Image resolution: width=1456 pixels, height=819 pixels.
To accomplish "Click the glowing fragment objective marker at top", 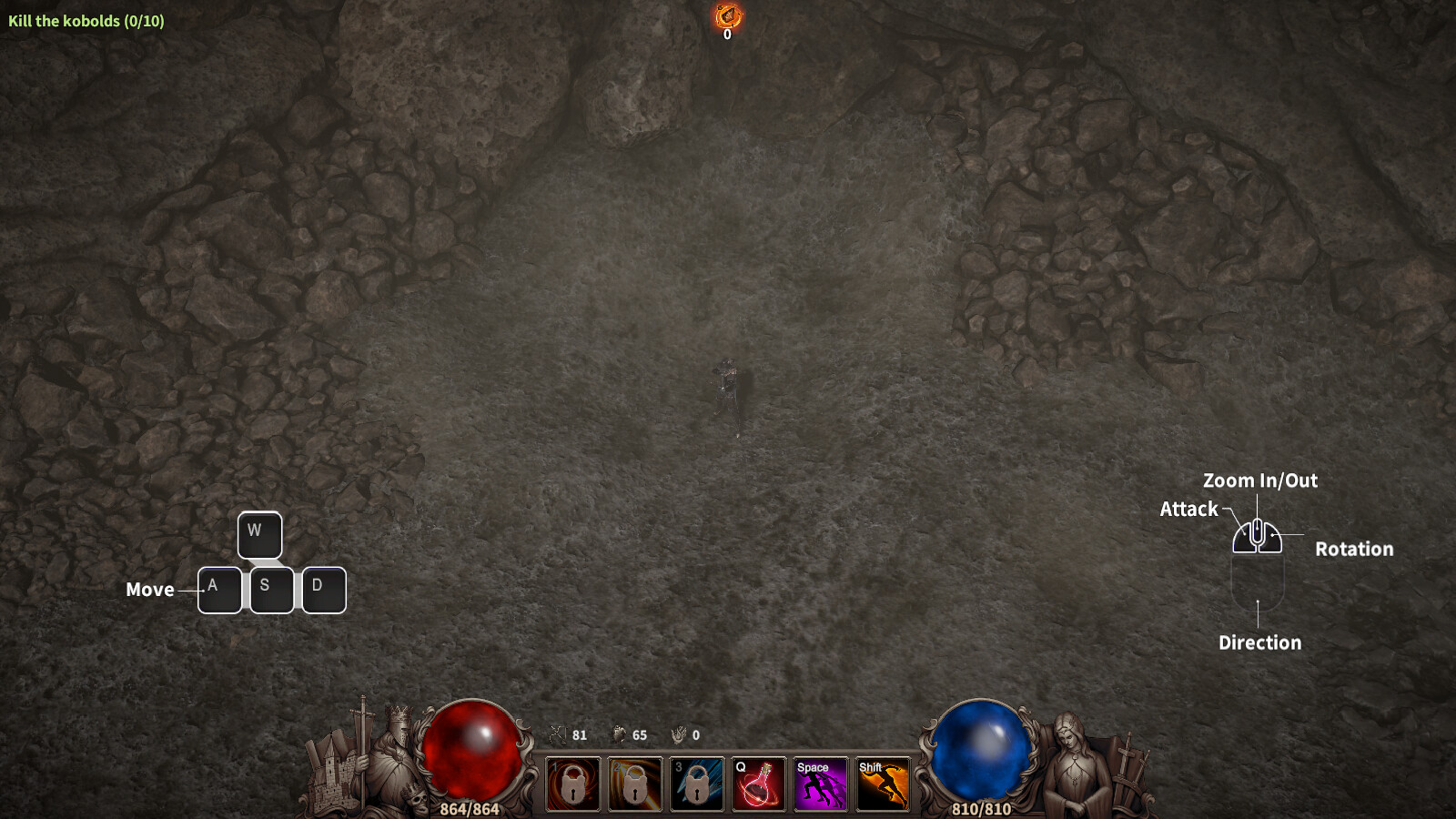I will 727,16.
